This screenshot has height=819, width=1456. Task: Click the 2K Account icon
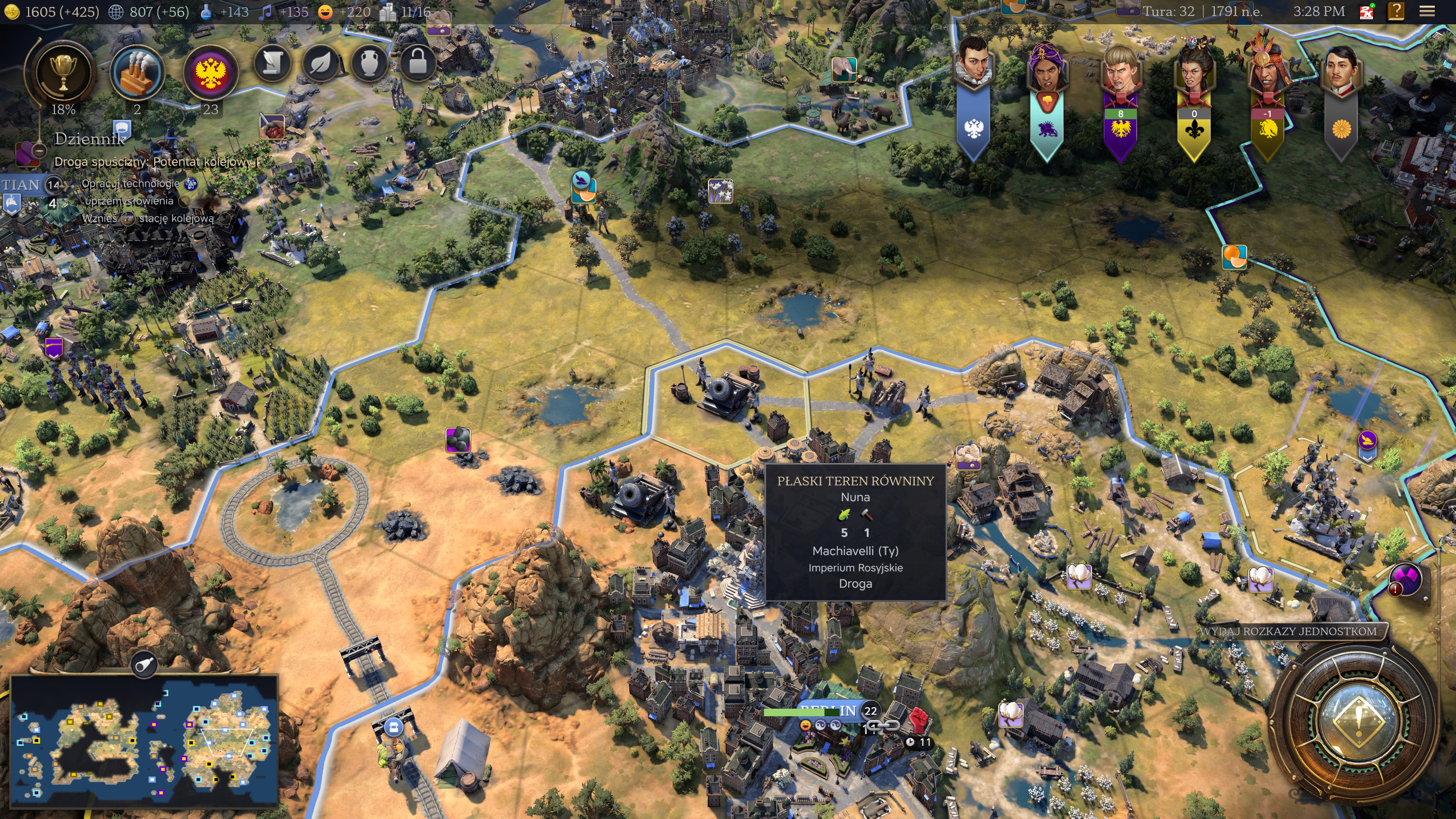pos(1367,11)
